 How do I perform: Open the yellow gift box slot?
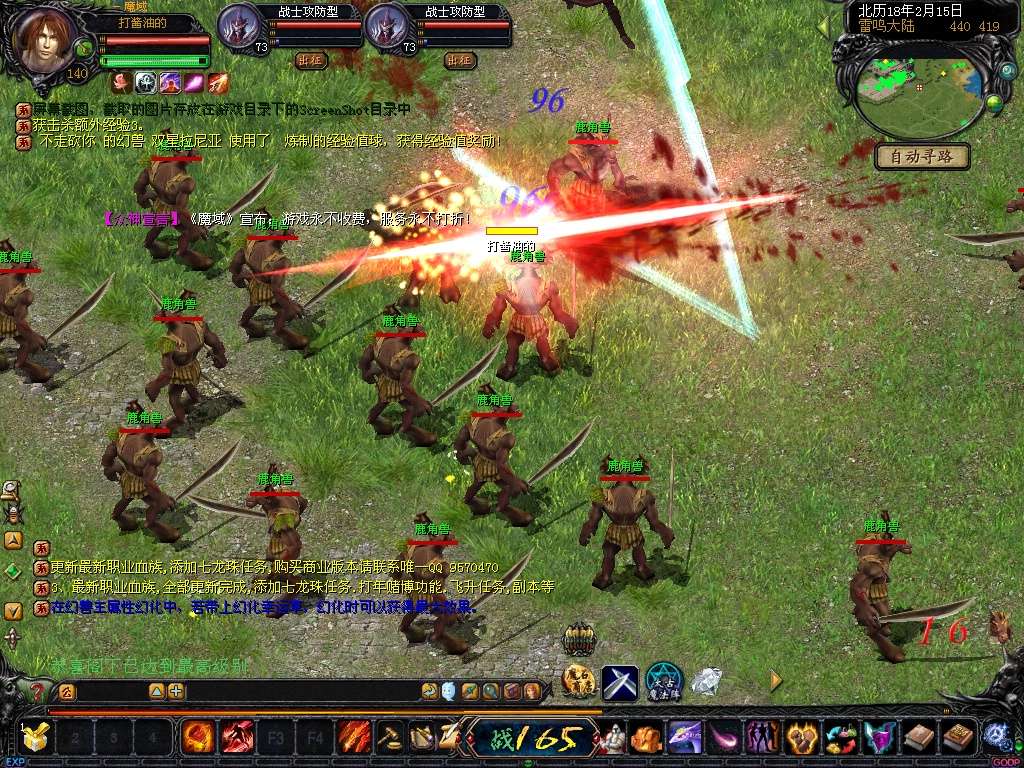(x=36, y=738)
